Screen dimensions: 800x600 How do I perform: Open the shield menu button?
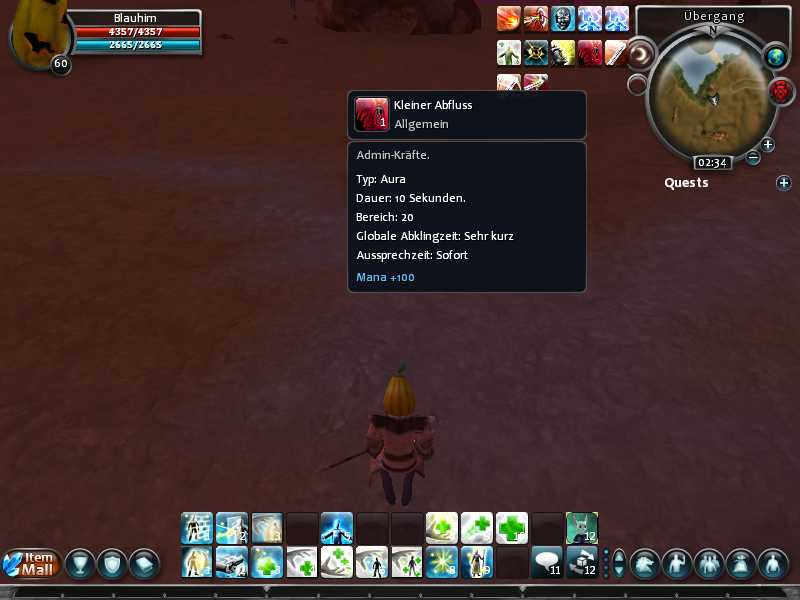coord(112,563)
